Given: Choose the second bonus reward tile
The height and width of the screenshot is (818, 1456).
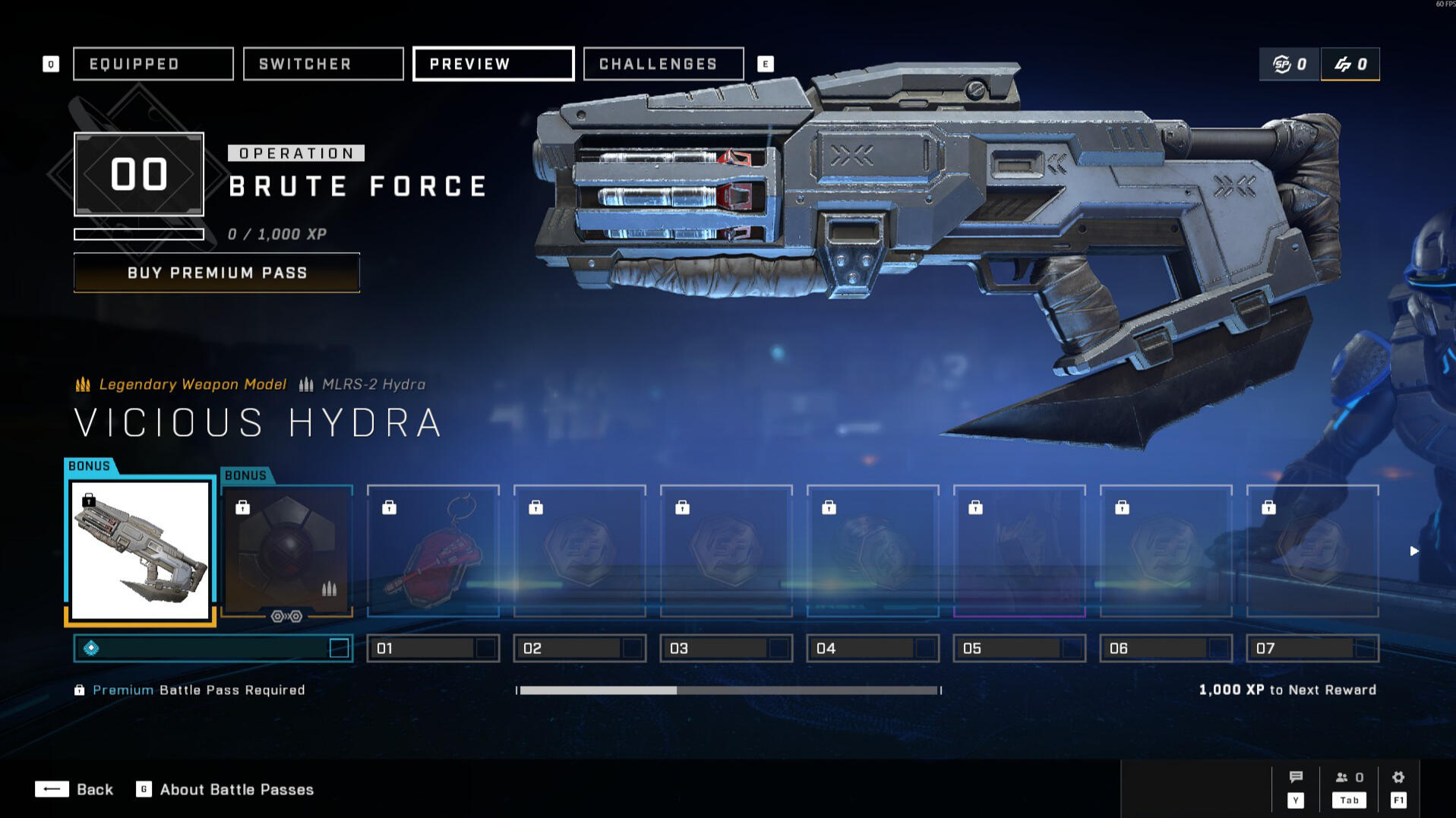Looking at the screenshot, I should click(x=286, y=550).
